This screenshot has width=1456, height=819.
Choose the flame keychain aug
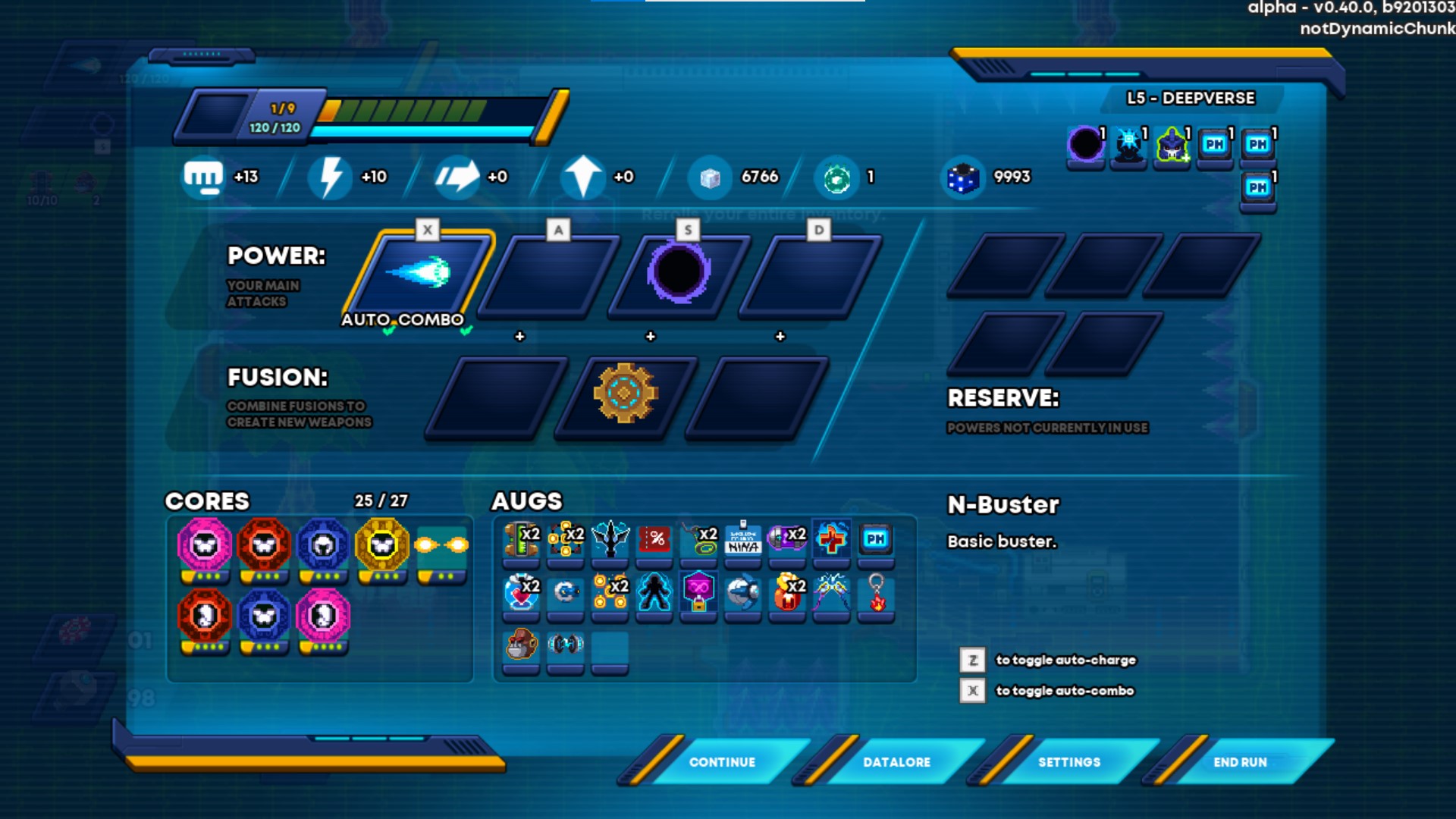(877, 592)
